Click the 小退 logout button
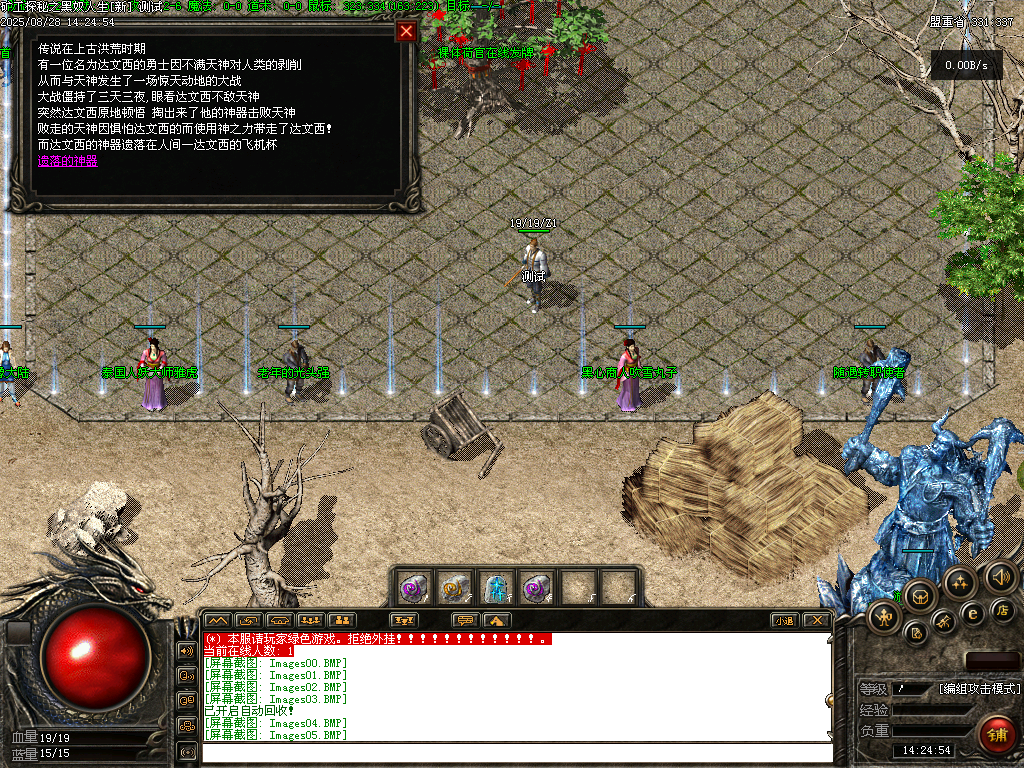Image resolution: width=1024 pixels, height=768 pixels. 785,620
